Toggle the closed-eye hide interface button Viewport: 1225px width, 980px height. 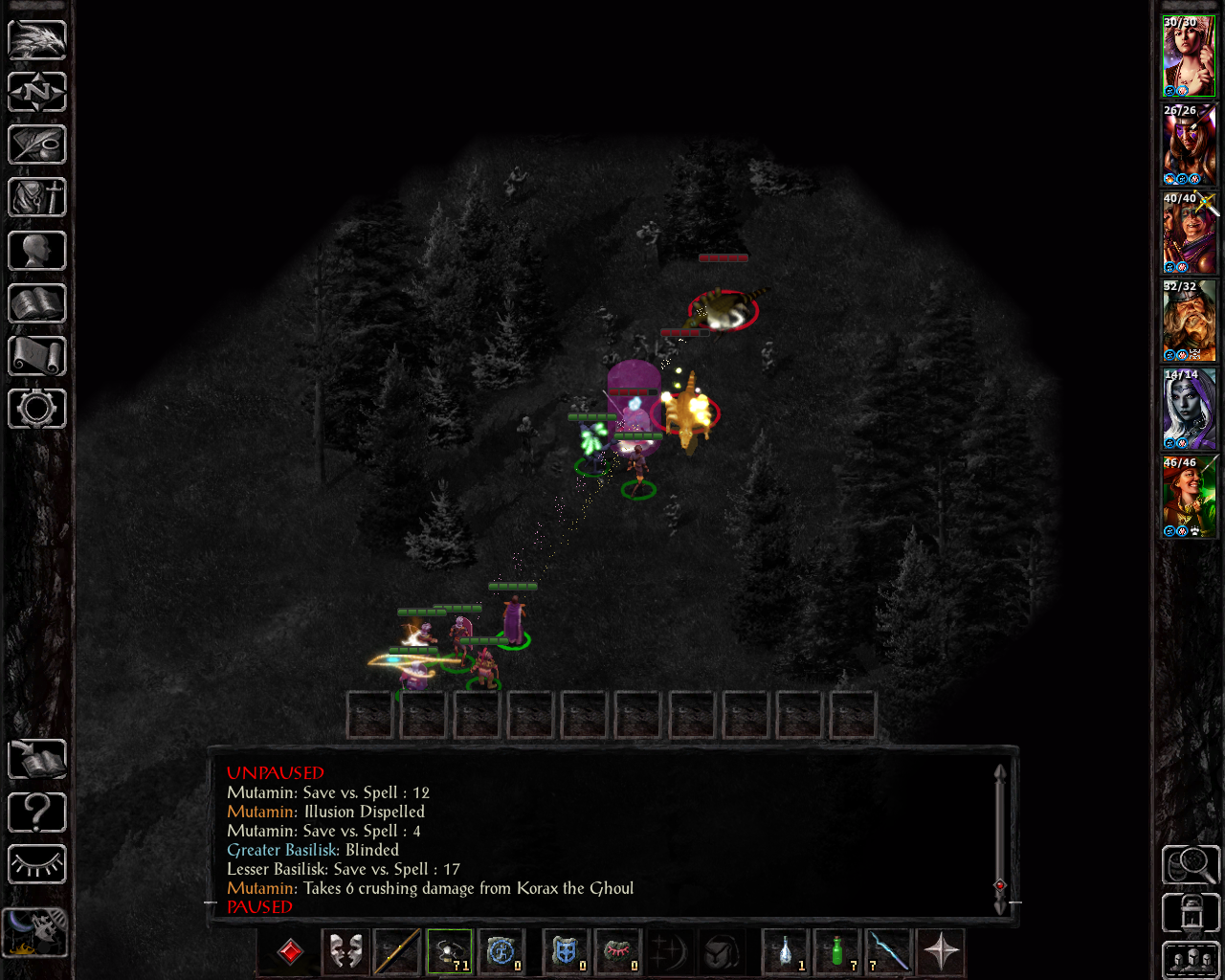coord(37,865)
